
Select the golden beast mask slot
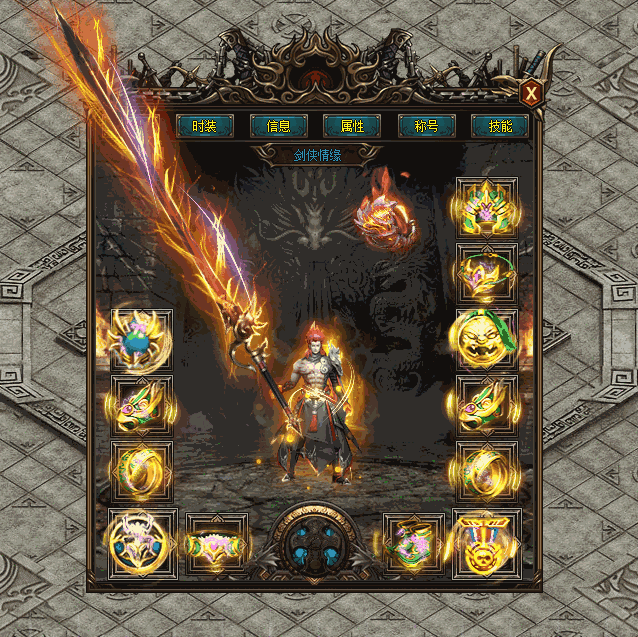(x=487, y=340)
